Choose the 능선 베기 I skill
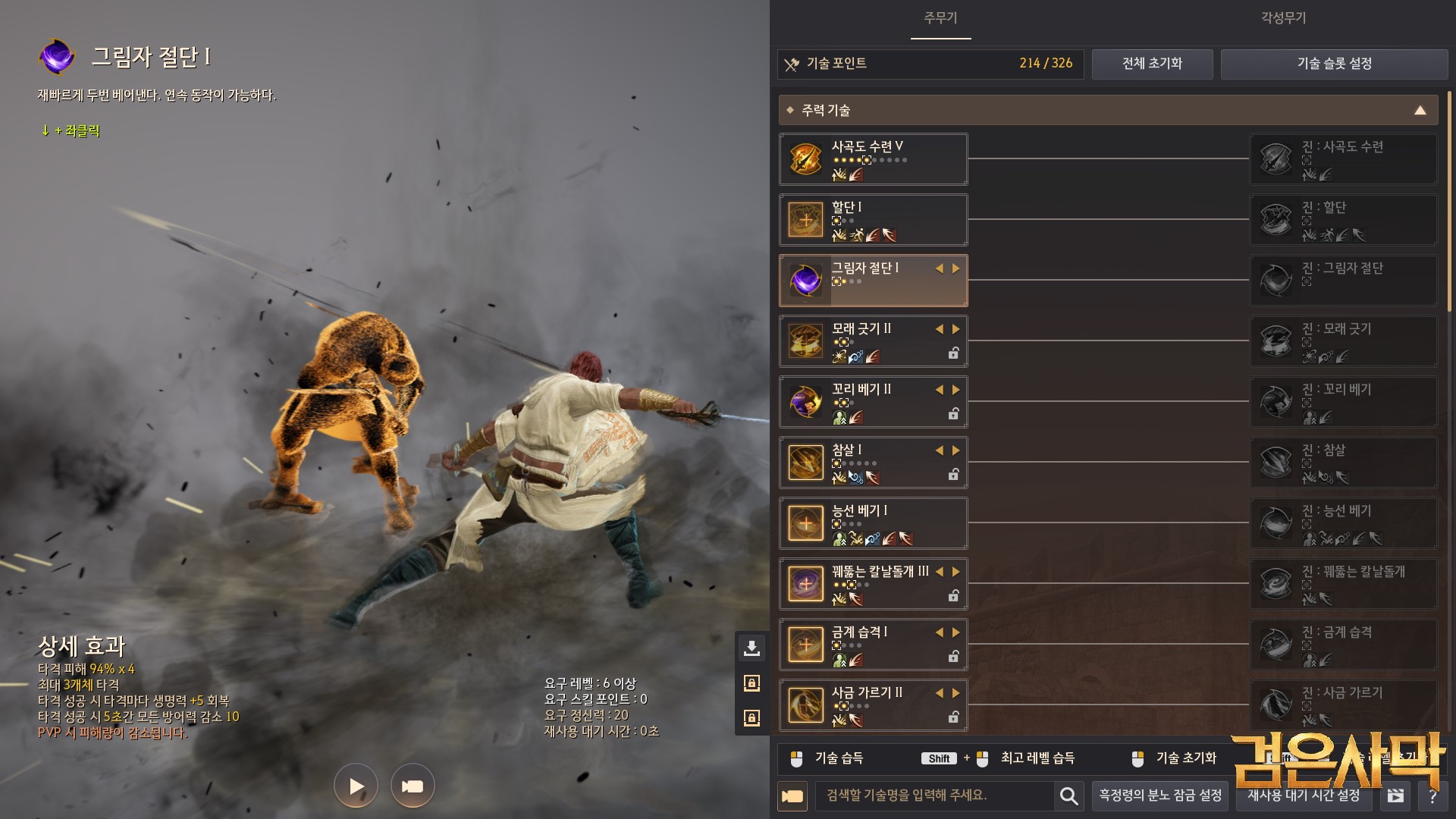The width and height of the screenshot is (1456, 819). 873,523
